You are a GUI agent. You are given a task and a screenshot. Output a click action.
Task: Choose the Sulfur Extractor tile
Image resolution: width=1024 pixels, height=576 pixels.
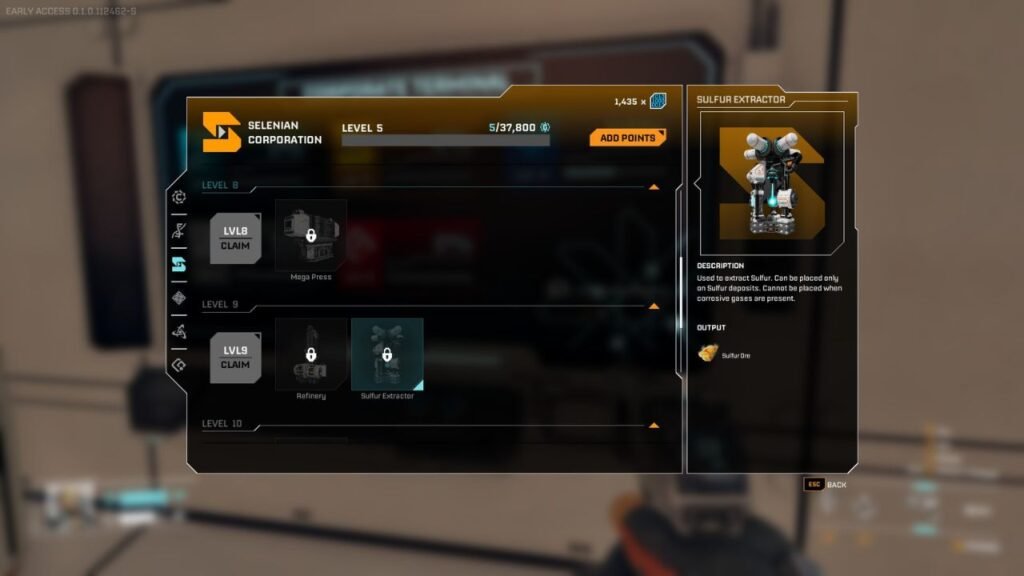click(387, 354)
